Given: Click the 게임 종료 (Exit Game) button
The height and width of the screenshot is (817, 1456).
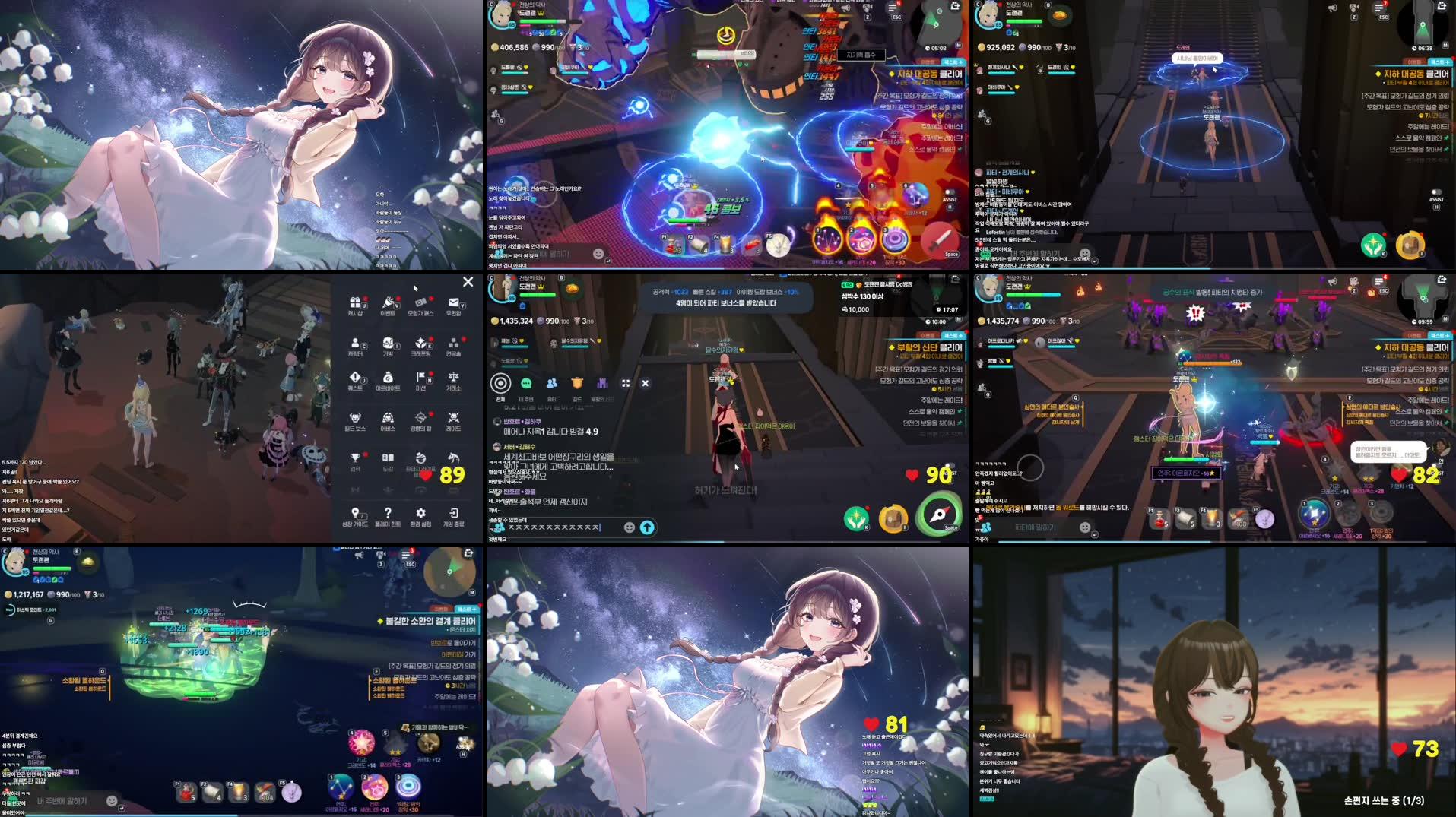Looking at the screenshot, I should click(454, 513).
